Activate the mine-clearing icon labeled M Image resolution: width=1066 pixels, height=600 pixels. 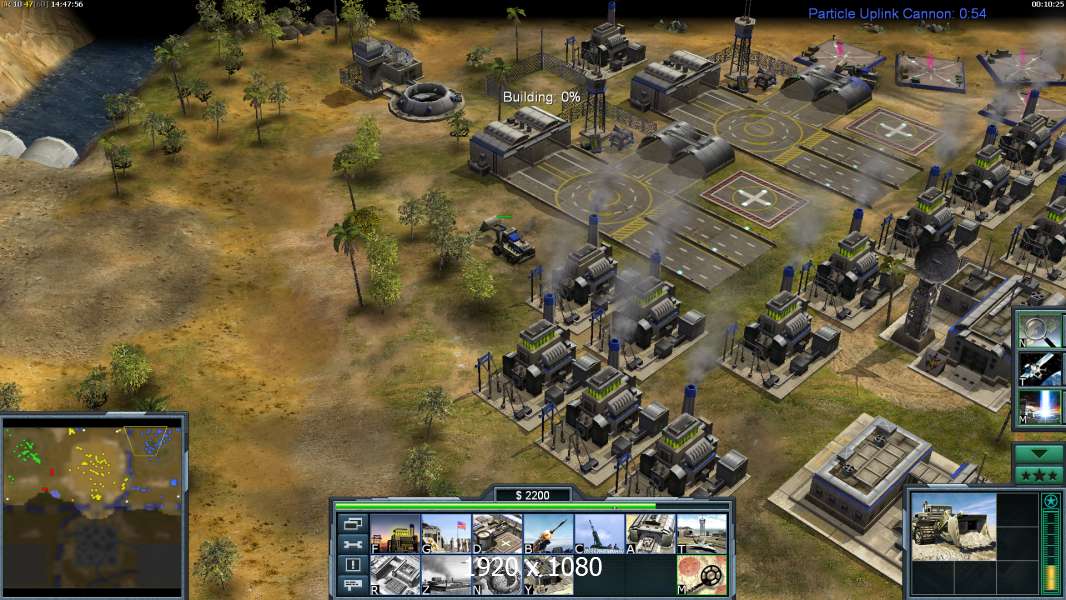pyautogui.click(x=701, y=575)
